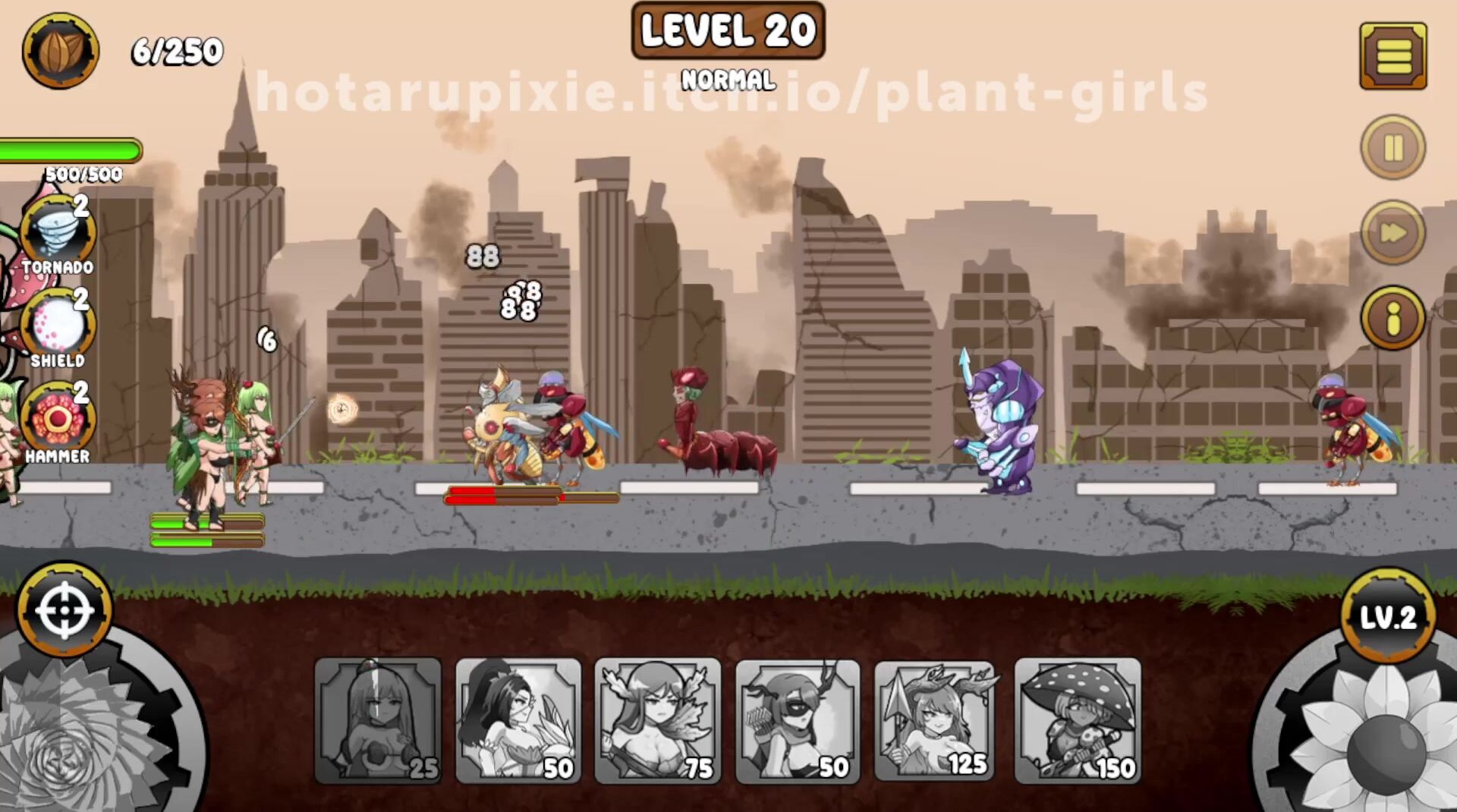Click the seed currency icon
Screen dimensions: 1457x812
click(x=61, y=51)
